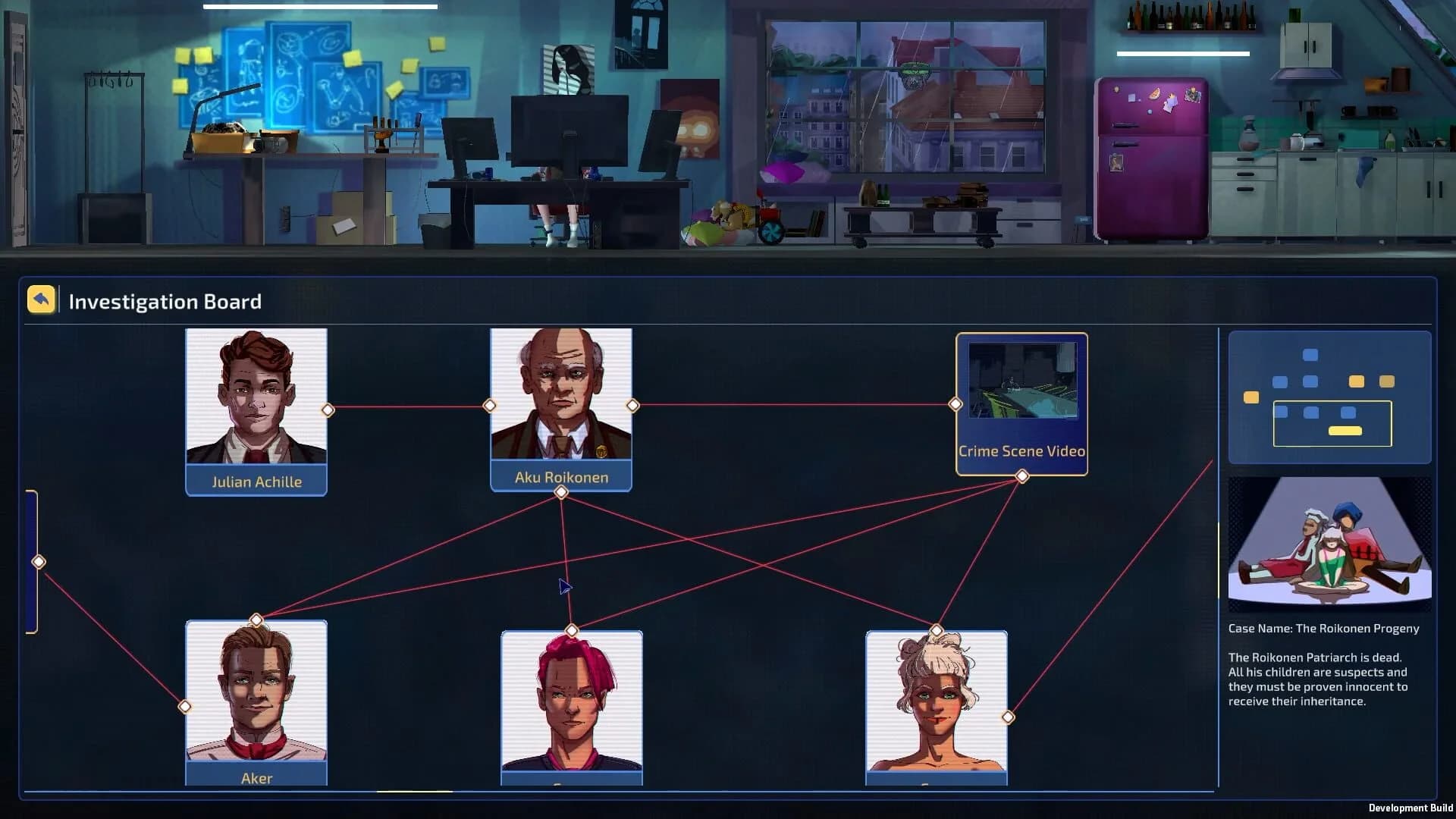Click the minimap viewport rectangle
1456x819 pixels.
(1332, 423)
